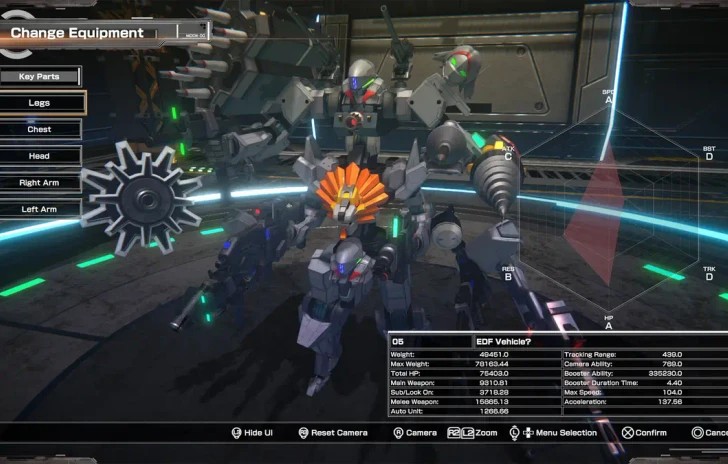Select the Key Parts category

(40, 76)
